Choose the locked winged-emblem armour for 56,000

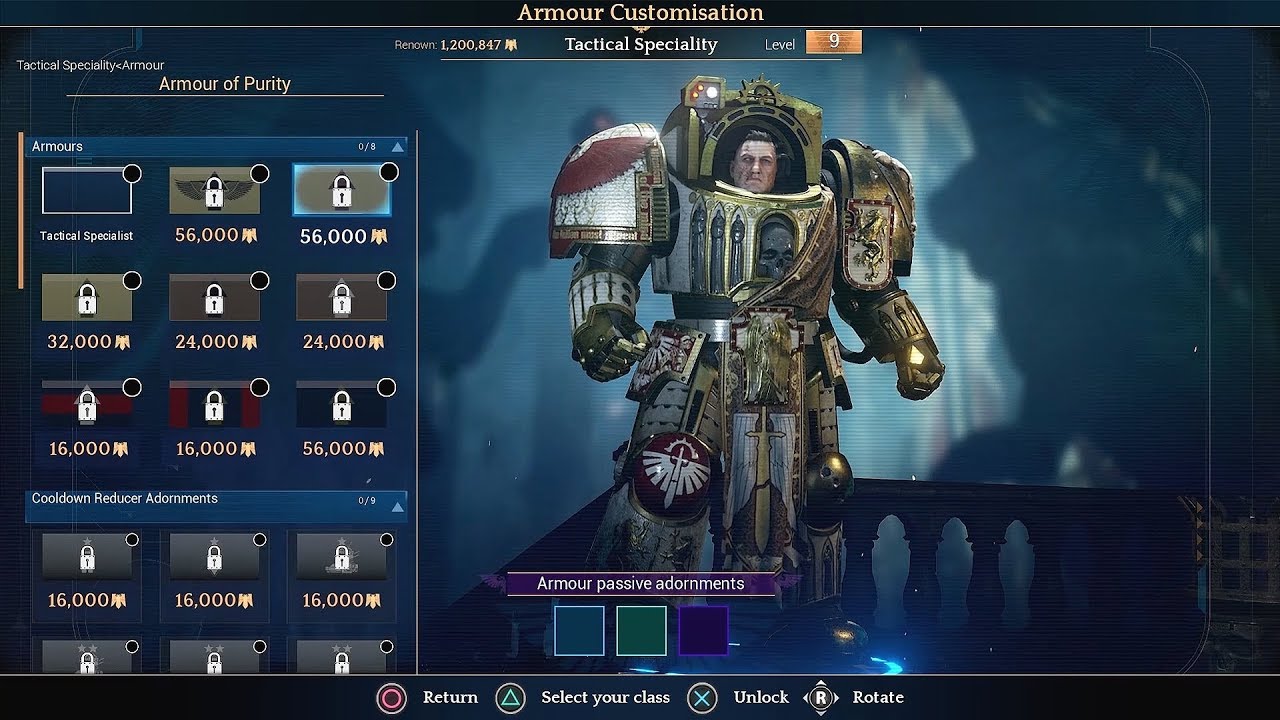(x=214, y=191)
